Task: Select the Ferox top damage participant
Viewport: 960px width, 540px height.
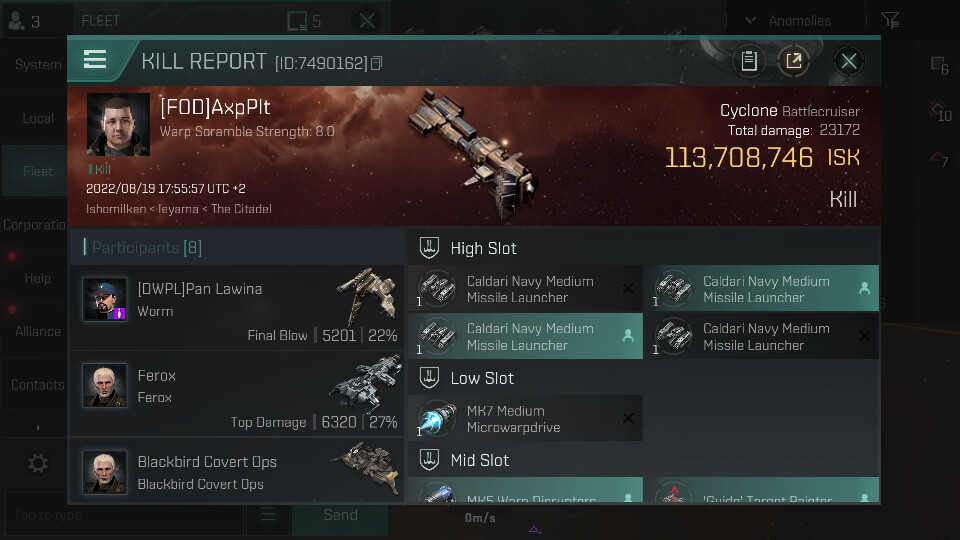Action: 239,394
